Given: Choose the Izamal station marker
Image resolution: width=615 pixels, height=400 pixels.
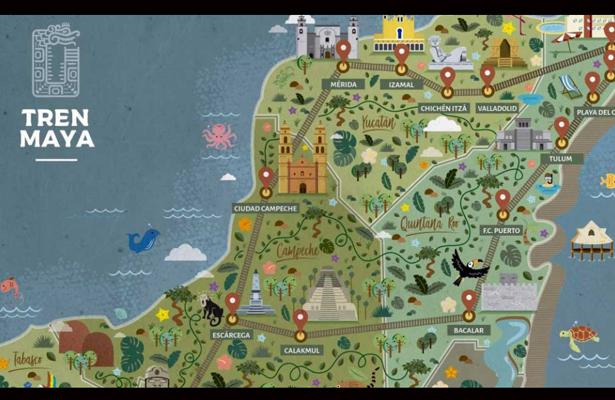Looking at the screenshot, I should [x=401, y=53].
